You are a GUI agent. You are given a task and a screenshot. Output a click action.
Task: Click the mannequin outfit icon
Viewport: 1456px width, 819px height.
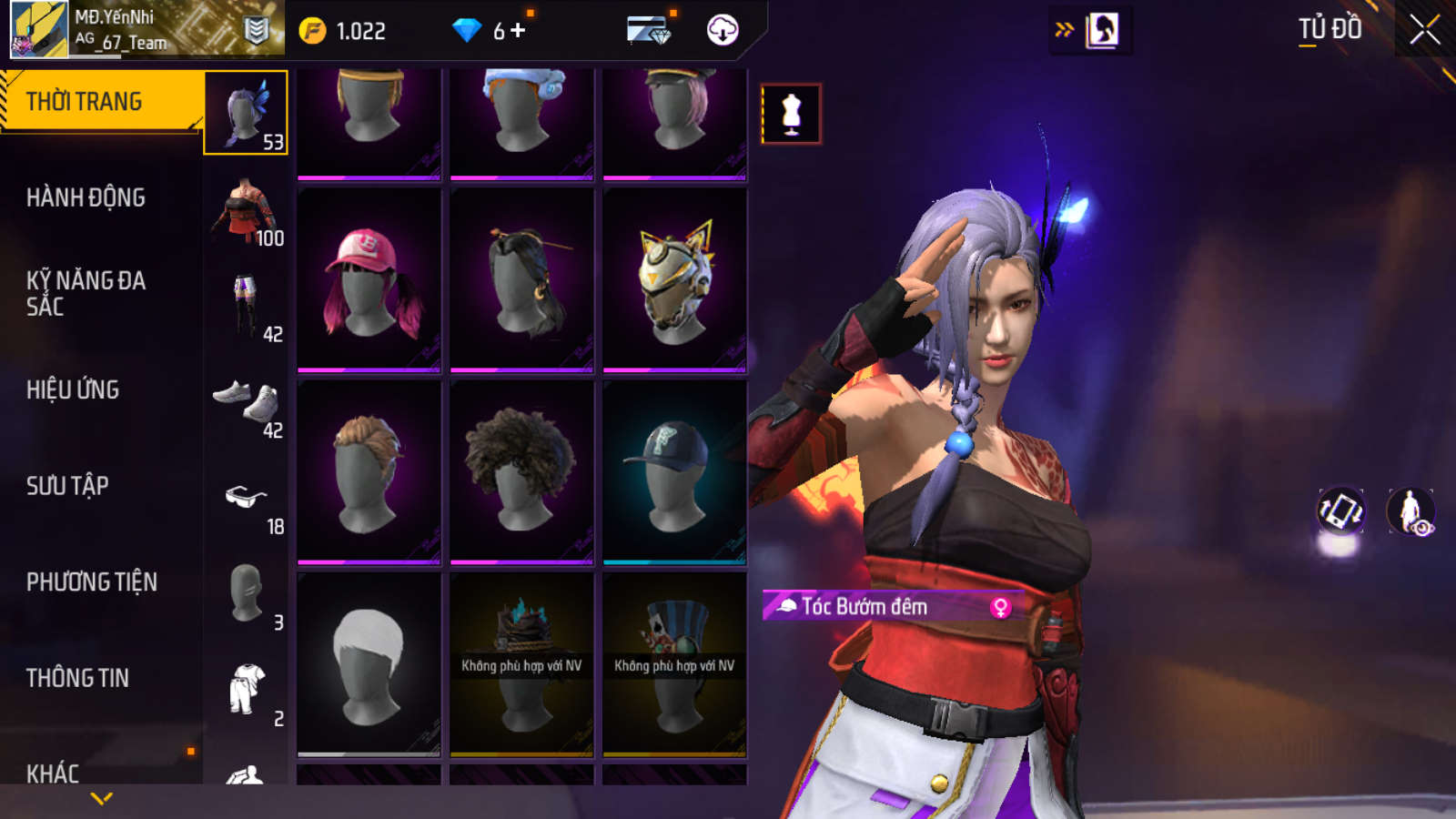791,114
